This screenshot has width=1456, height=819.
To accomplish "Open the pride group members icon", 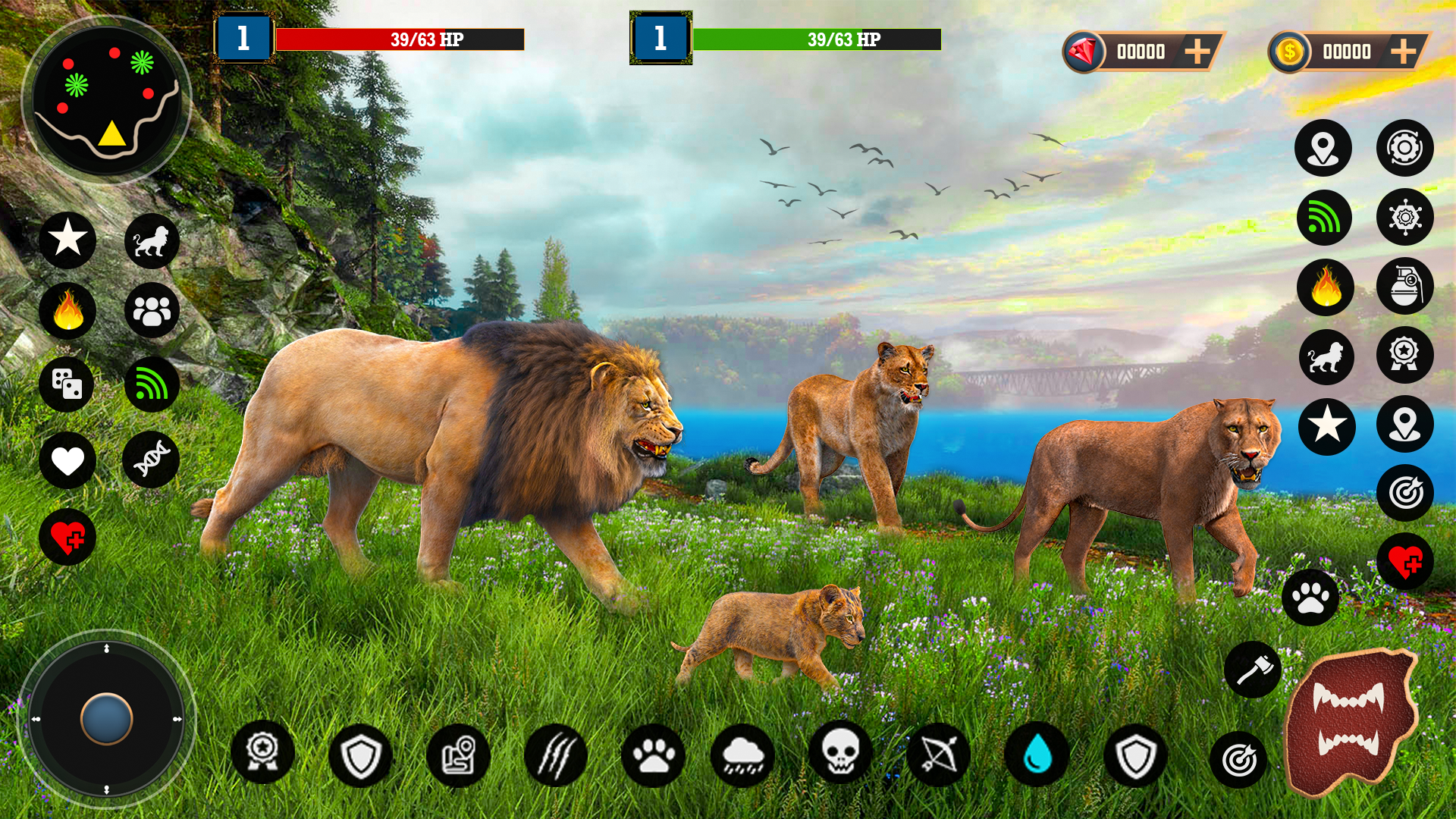I will pos(152,311).
